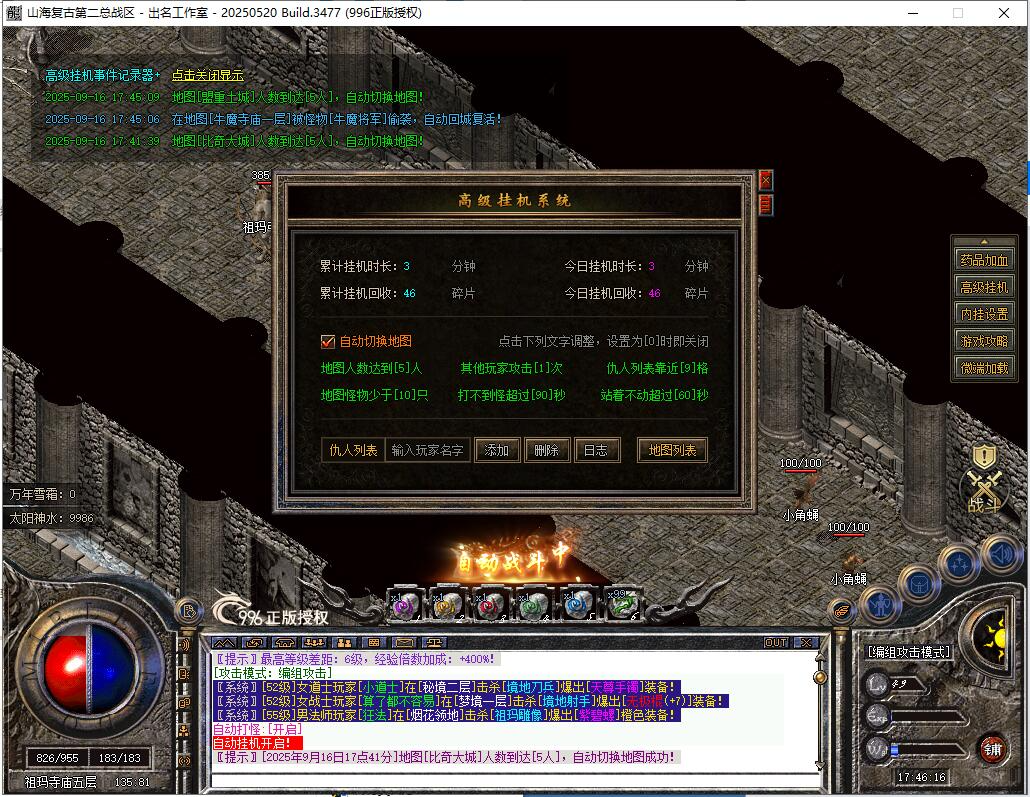Open the 日志 log
1030x797 pixels.
[x=595, y=450]
